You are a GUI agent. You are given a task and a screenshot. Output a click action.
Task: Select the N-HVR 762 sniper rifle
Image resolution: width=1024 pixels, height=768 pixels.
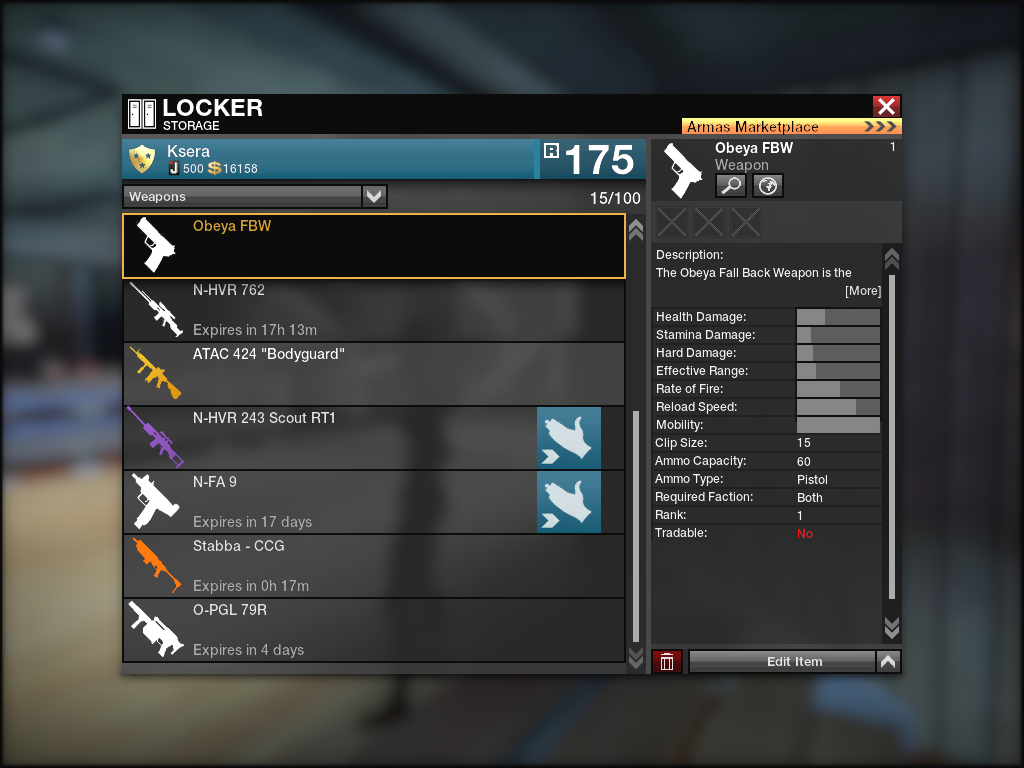(373, 310)
